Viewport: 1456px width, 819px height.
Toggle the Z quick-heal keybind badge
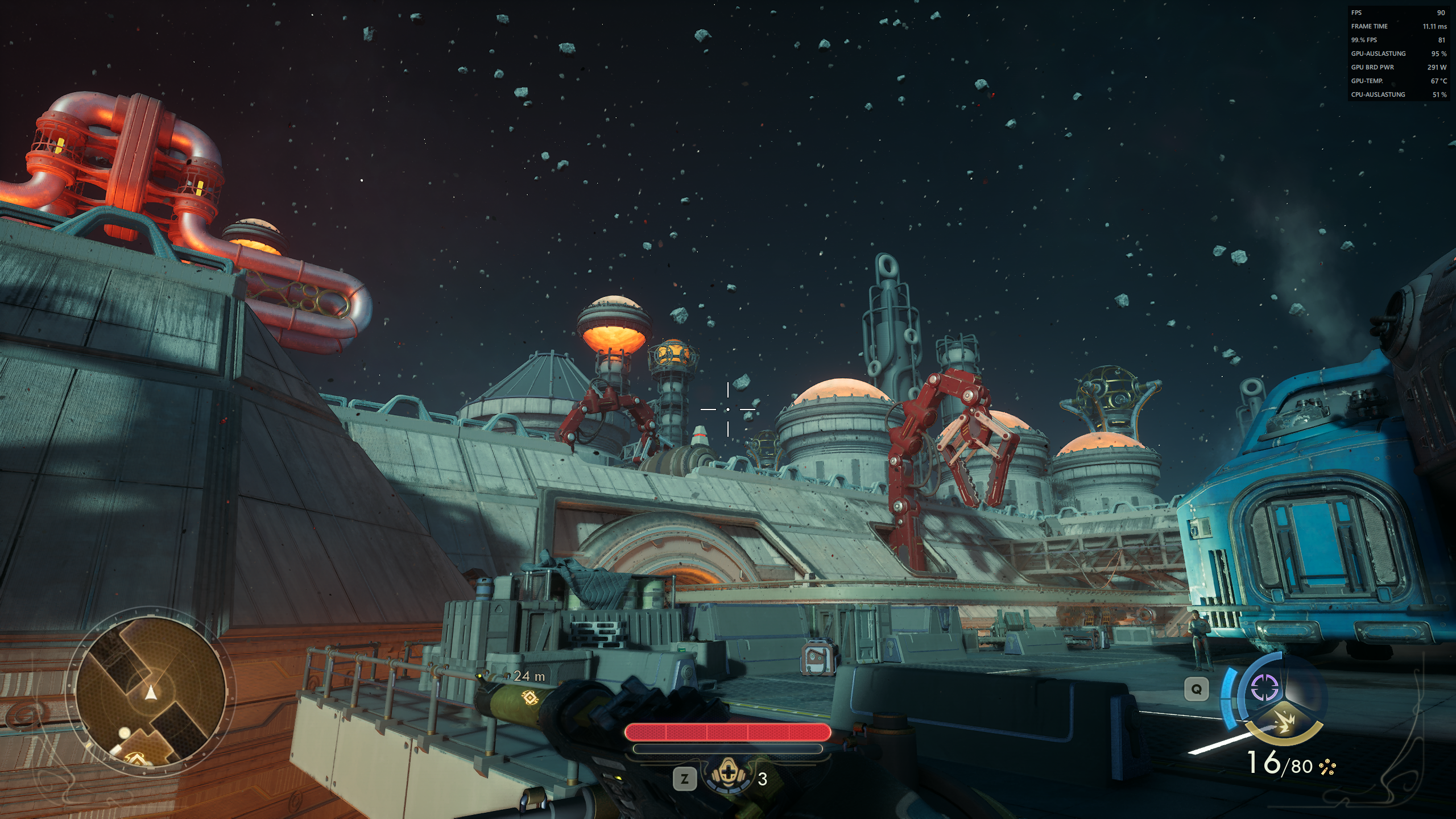point(685,779)
